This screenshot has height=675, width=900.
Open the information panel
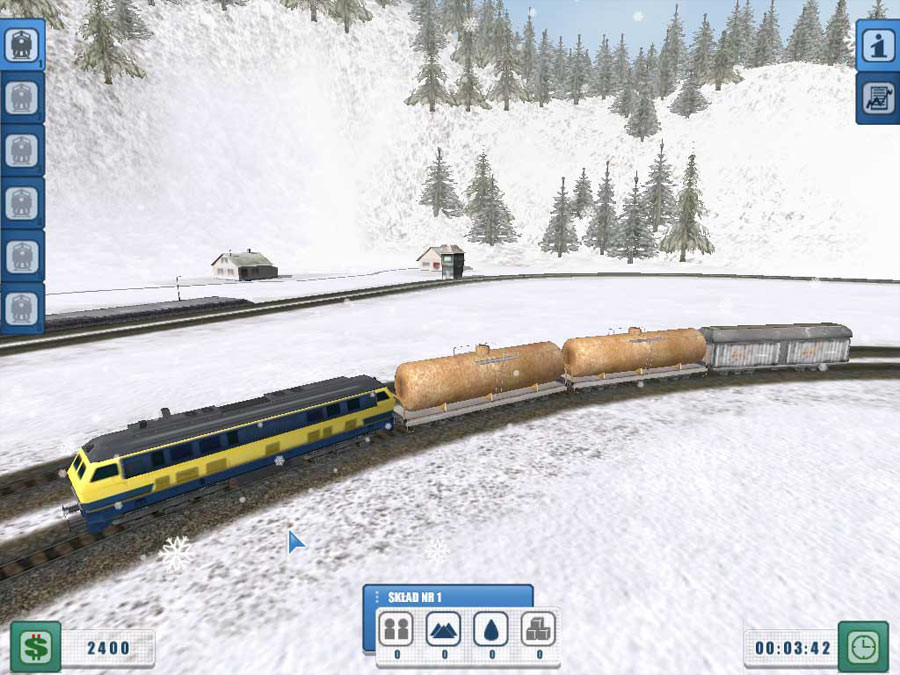(877, 46)
